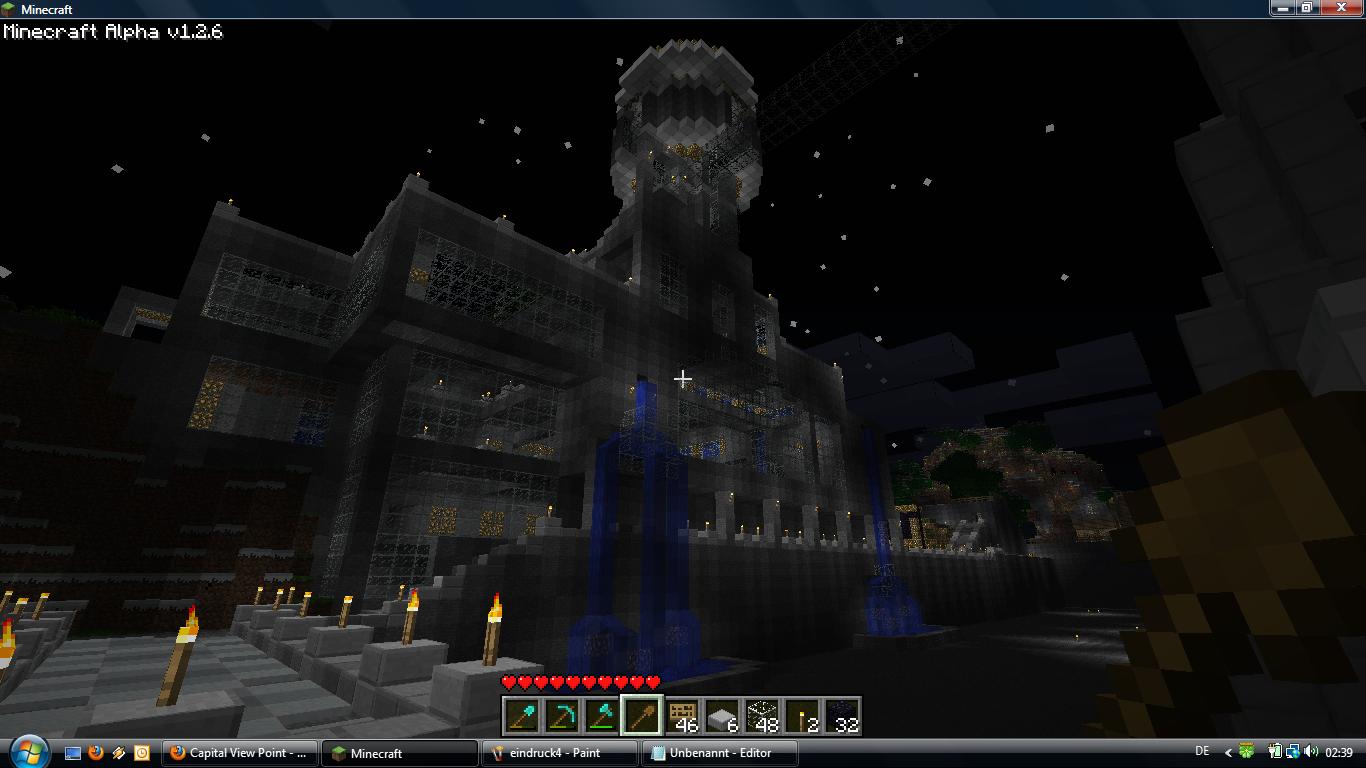Choose the glass block stack of 48
This screenshot has width=1366, height=768.
coord(761,716)
